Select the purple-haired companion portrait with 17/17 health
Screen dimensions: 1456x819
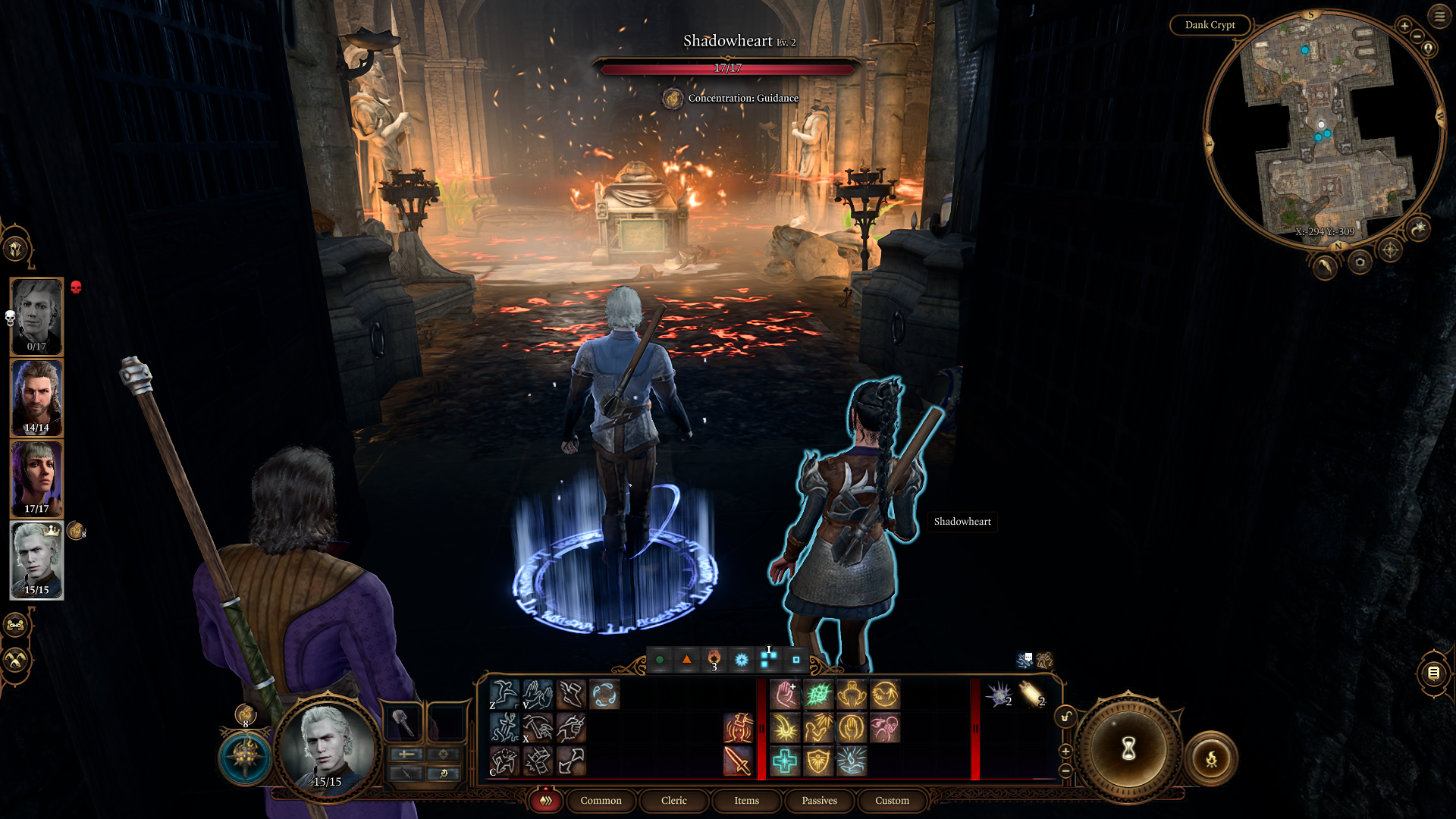click(x=36, y=479)
